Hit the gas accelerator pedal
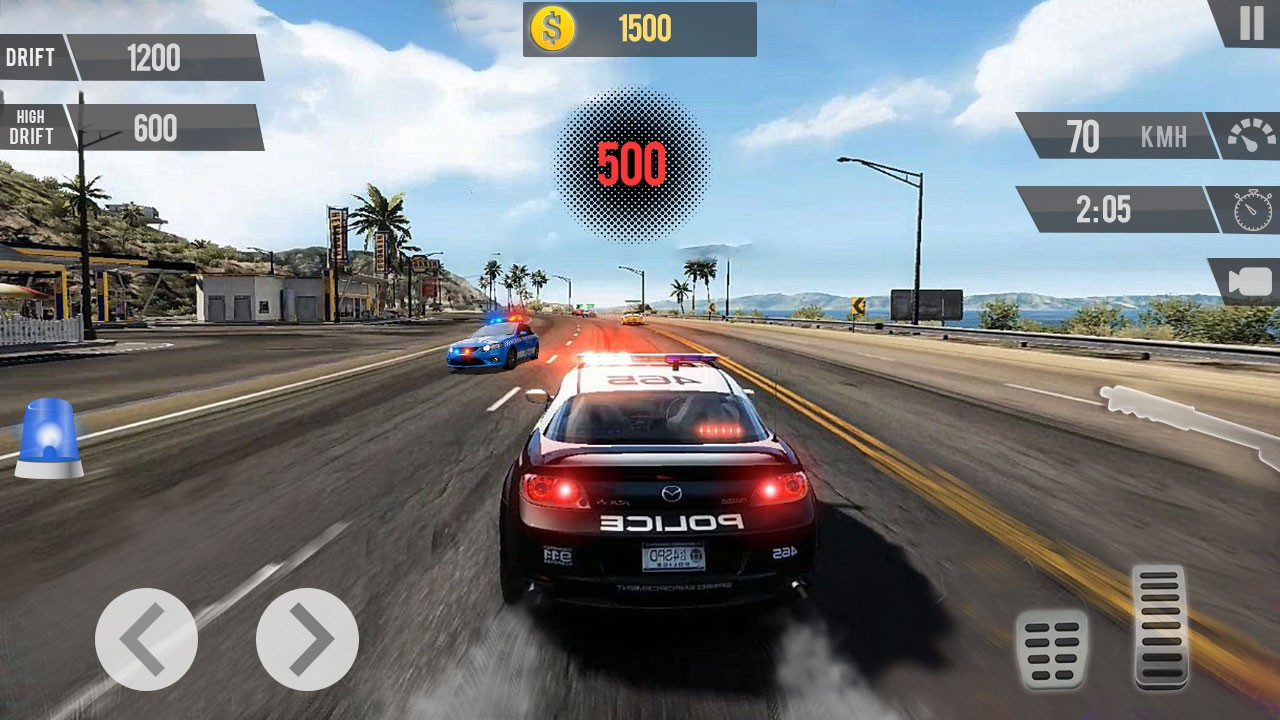 (1160, 627)
